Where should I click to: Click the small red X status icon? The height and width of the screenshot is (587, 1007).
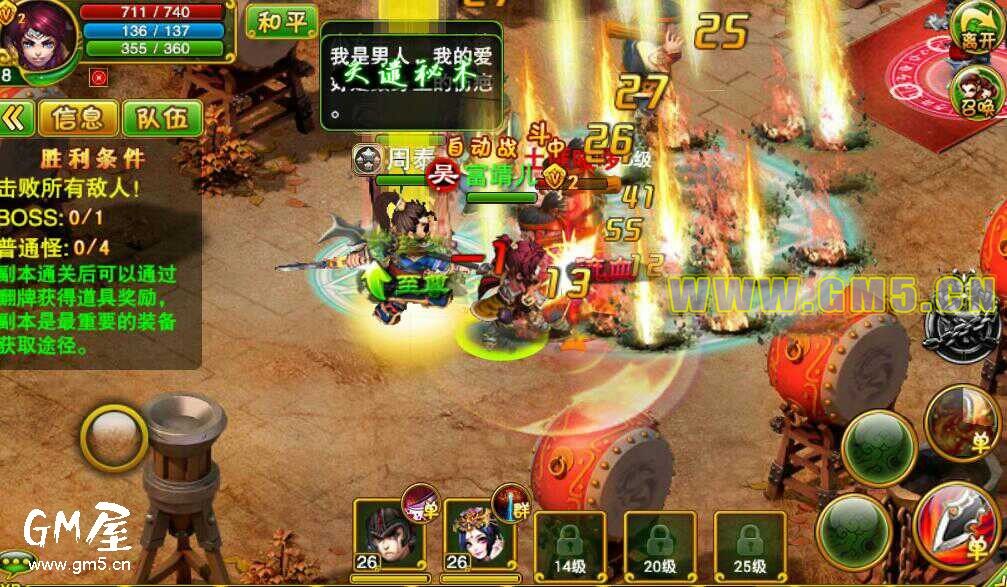pos(97,76)
